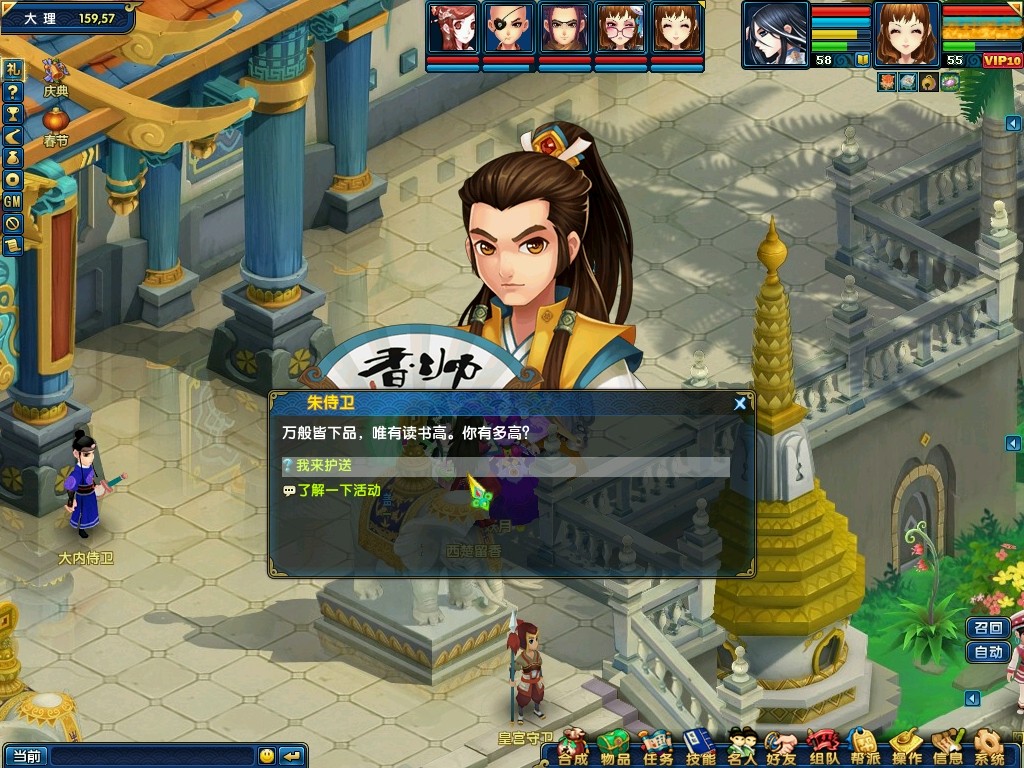
Task: Open the GM sidebar button
Action: pyautogui.click(x=12, y=201)
